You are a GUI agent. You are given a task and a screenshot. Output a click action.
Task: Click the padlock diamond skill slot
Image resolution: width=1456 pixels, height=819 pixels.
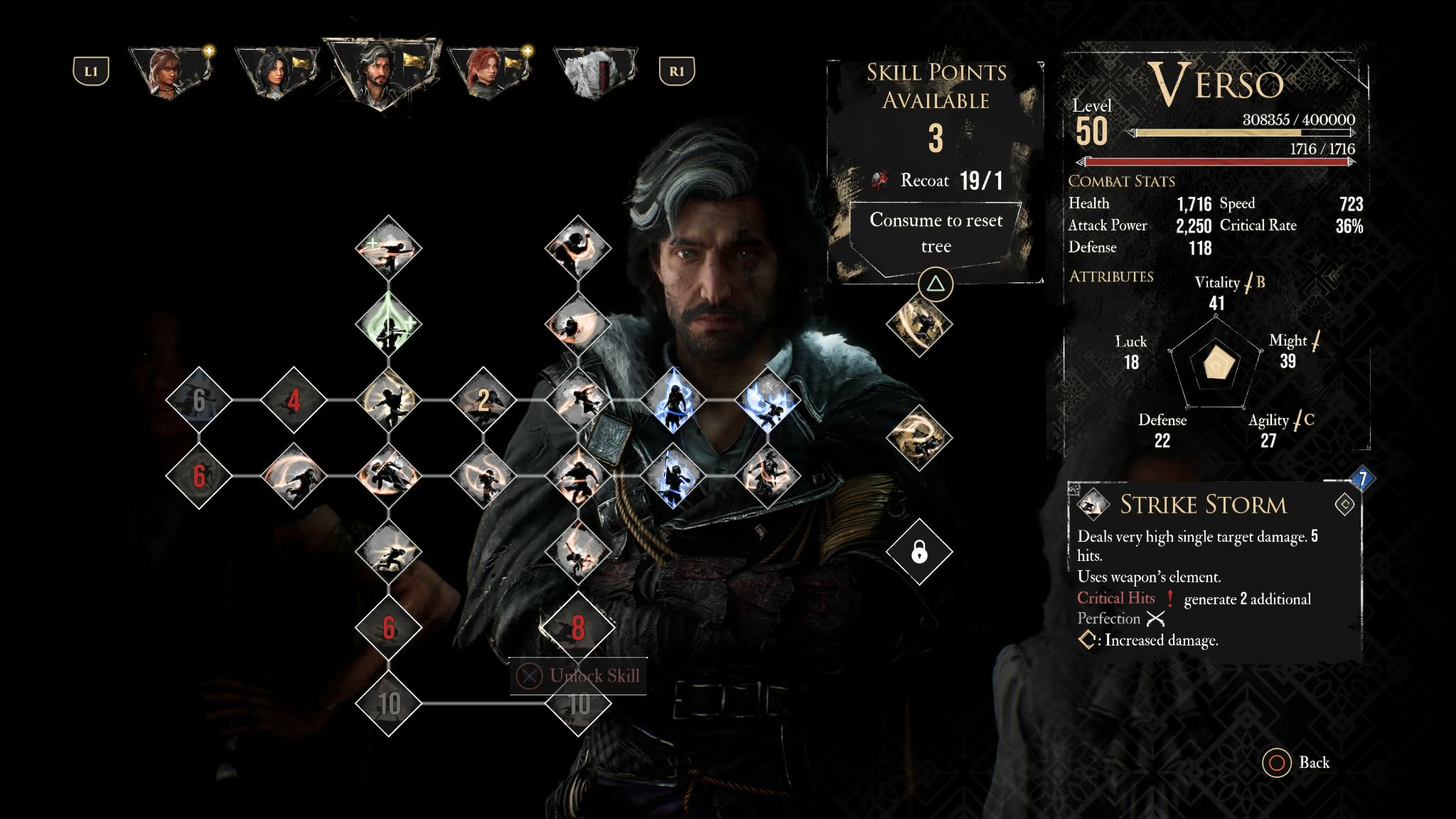tap(919, 551)
